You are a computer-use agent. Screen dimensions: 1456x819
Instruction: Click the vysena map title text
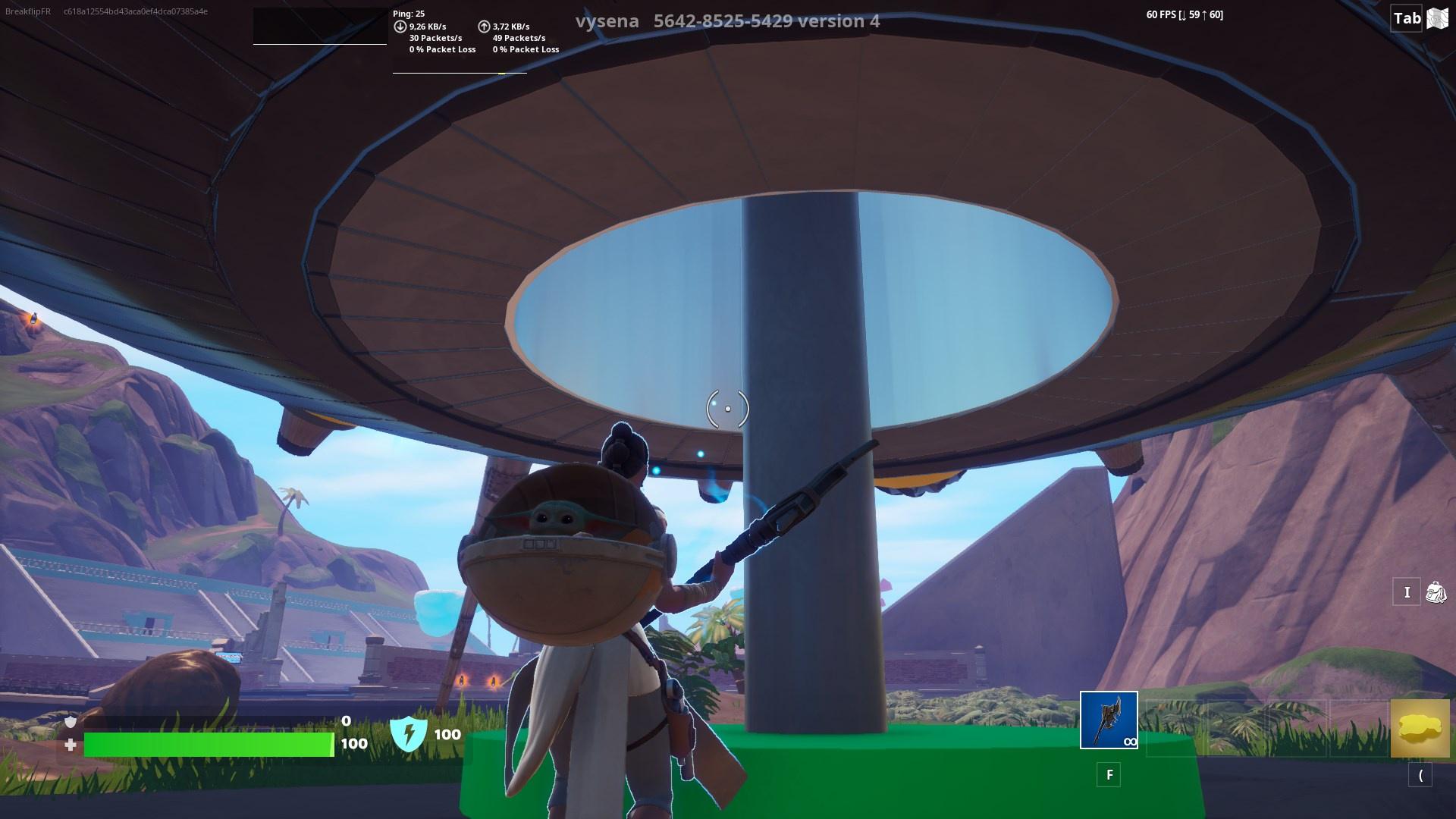click(x=607, y=20)
